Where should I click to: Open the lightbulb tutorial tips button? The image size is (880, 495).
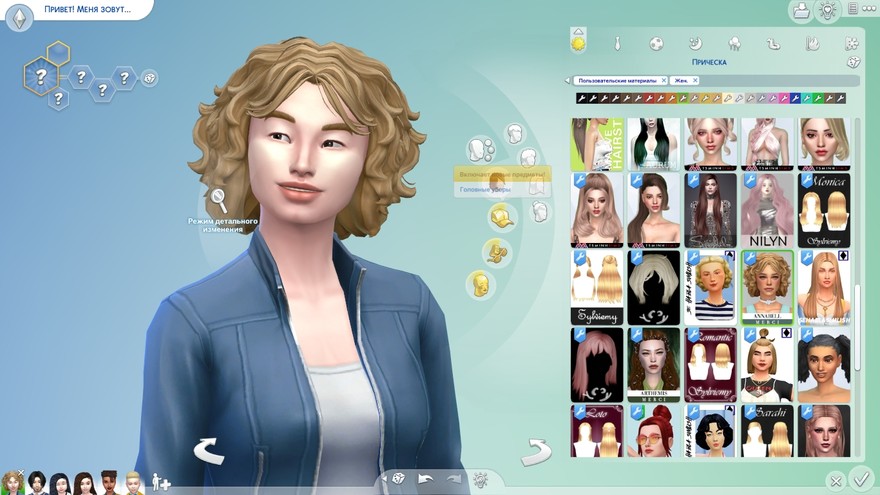pos(827,11)
